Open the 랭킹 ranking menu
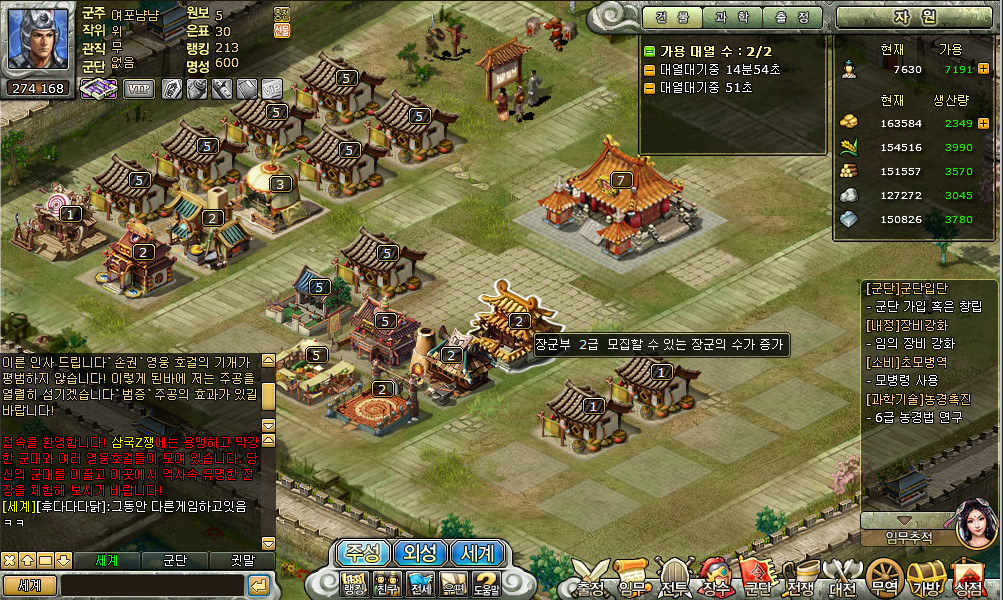The width and height of the screenshot is (1003, 600). click(354, 583)
